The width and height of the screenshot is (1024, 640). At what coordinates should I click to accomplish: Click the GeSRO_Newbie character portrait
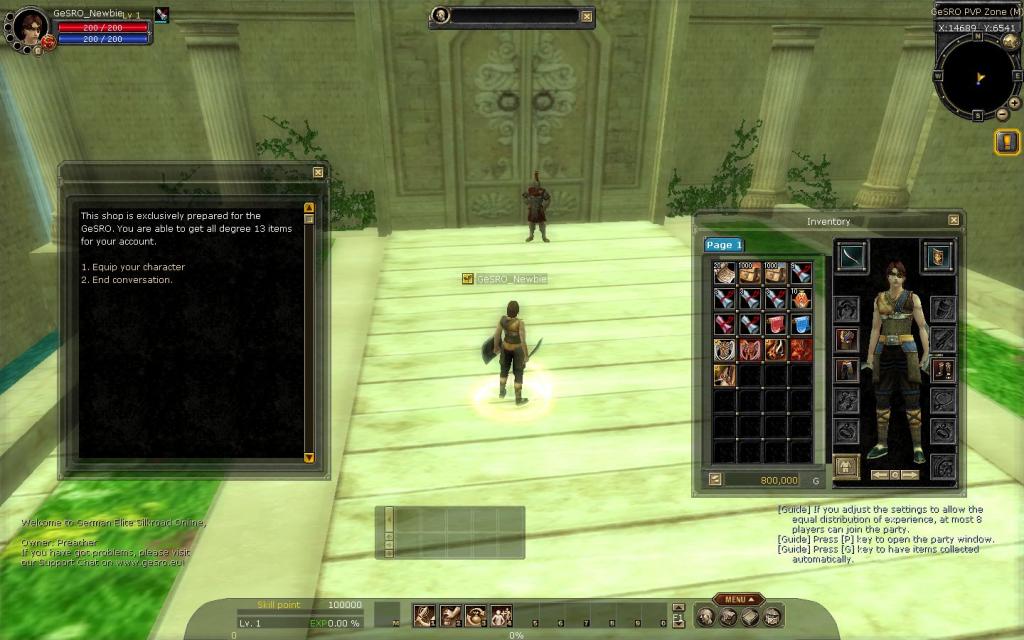click(30, 27)
